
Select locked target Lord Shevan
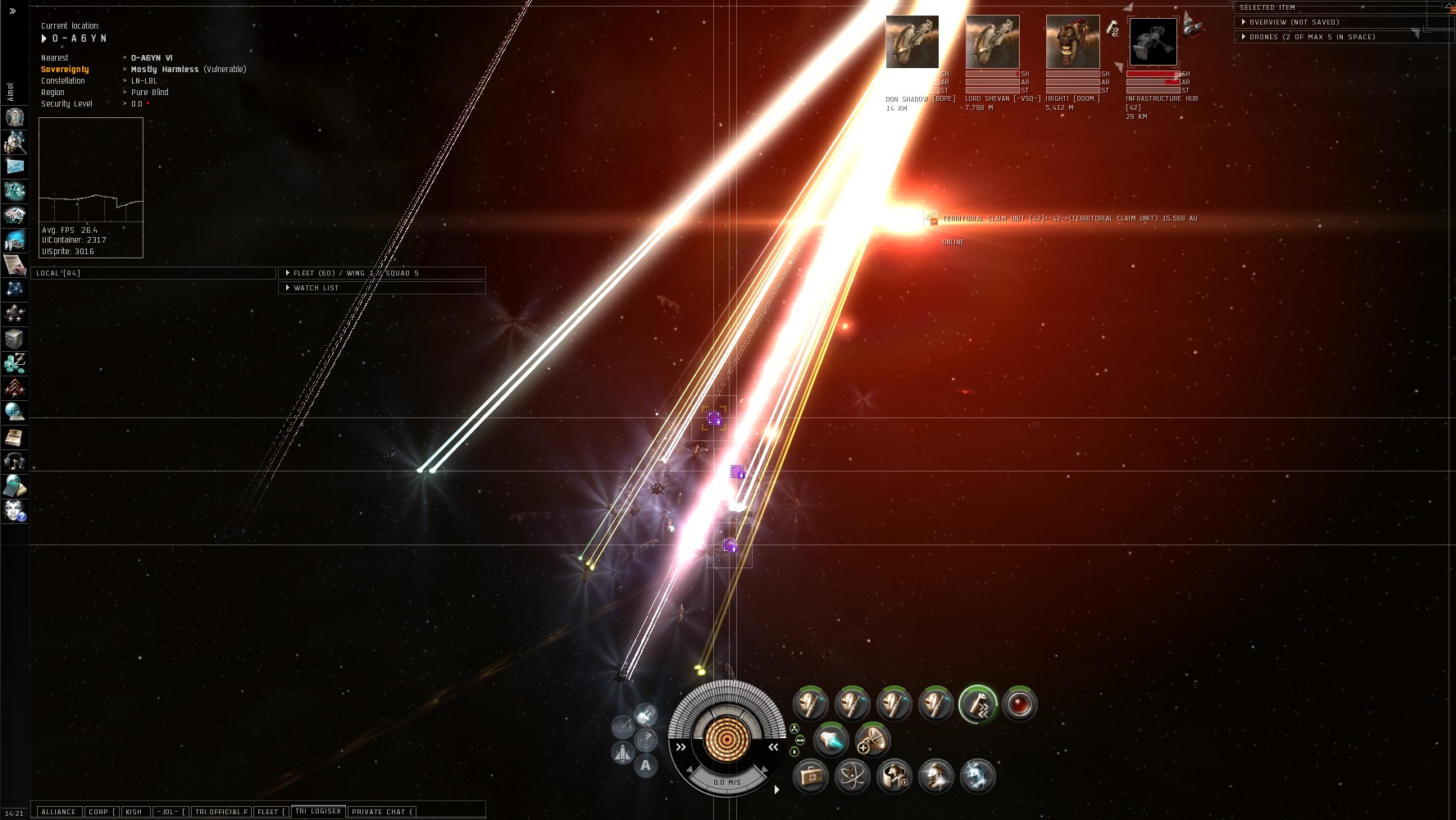992,42
